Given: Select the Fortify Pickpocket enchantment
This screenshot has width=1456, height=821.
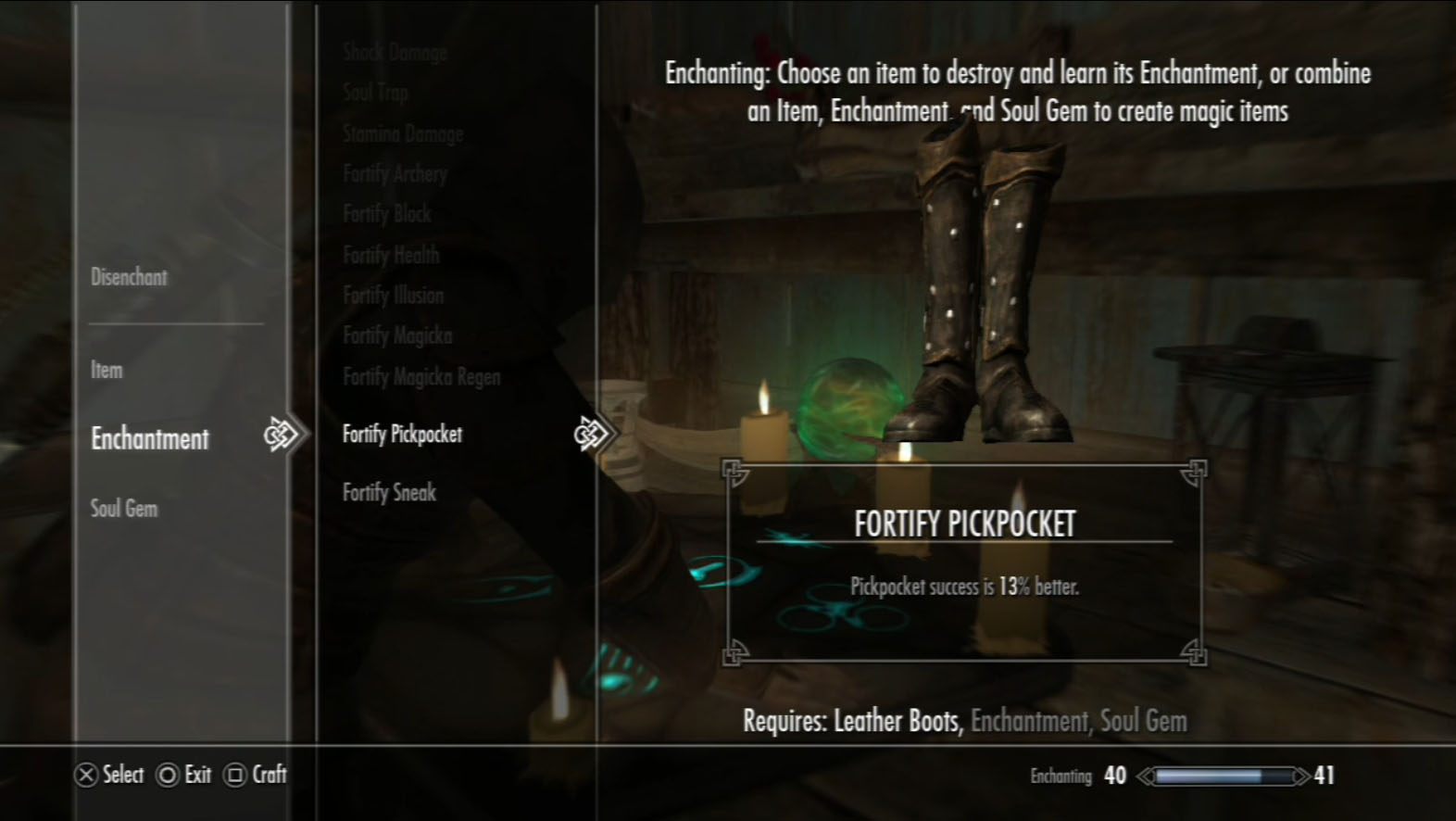Looking at the screenshot, I should (x=402, y=434).
